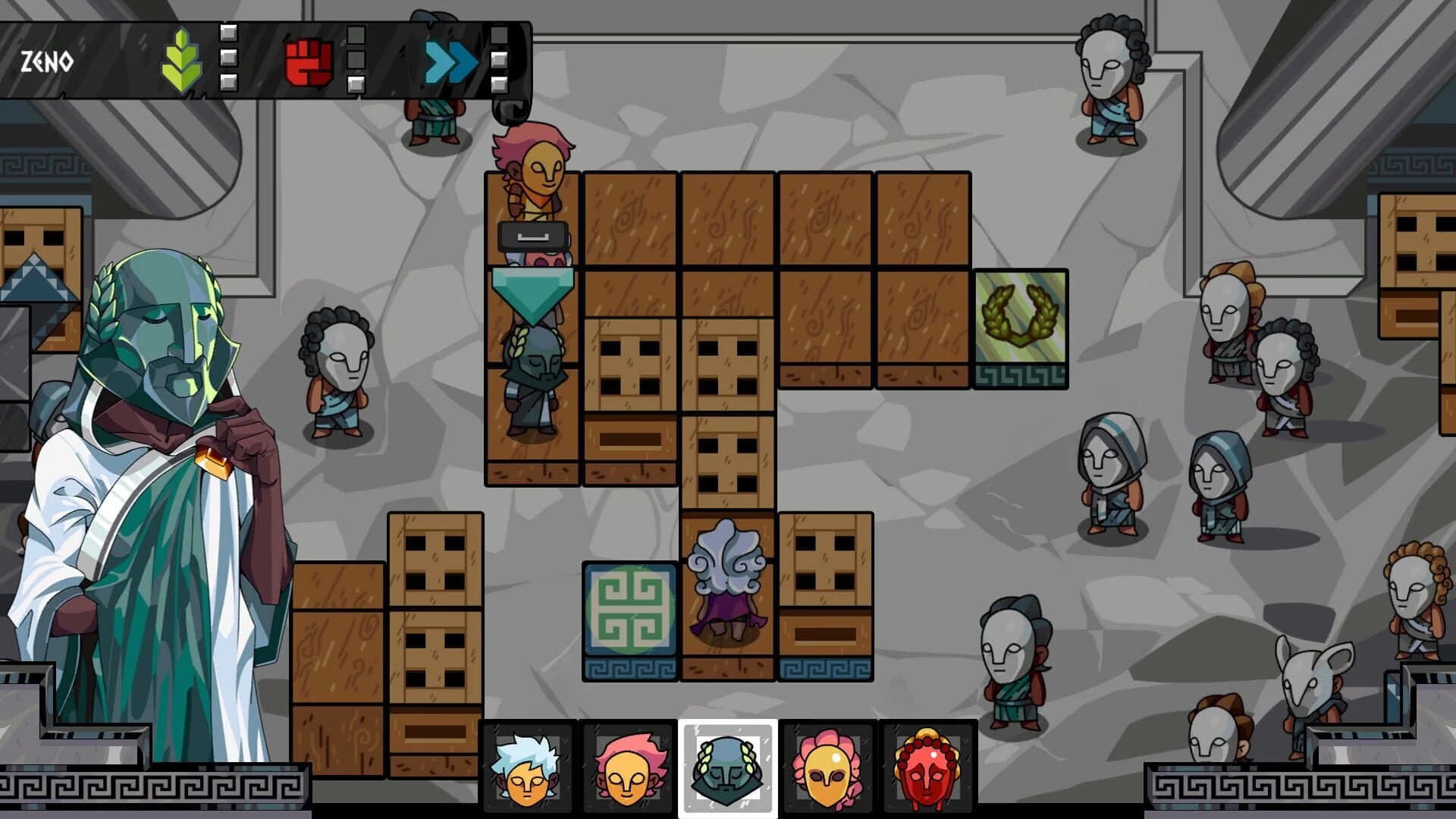The image size is (1456, 819).
Task: Toggle the lowest pip beside the speed arrows
Action: click(498, 83)
